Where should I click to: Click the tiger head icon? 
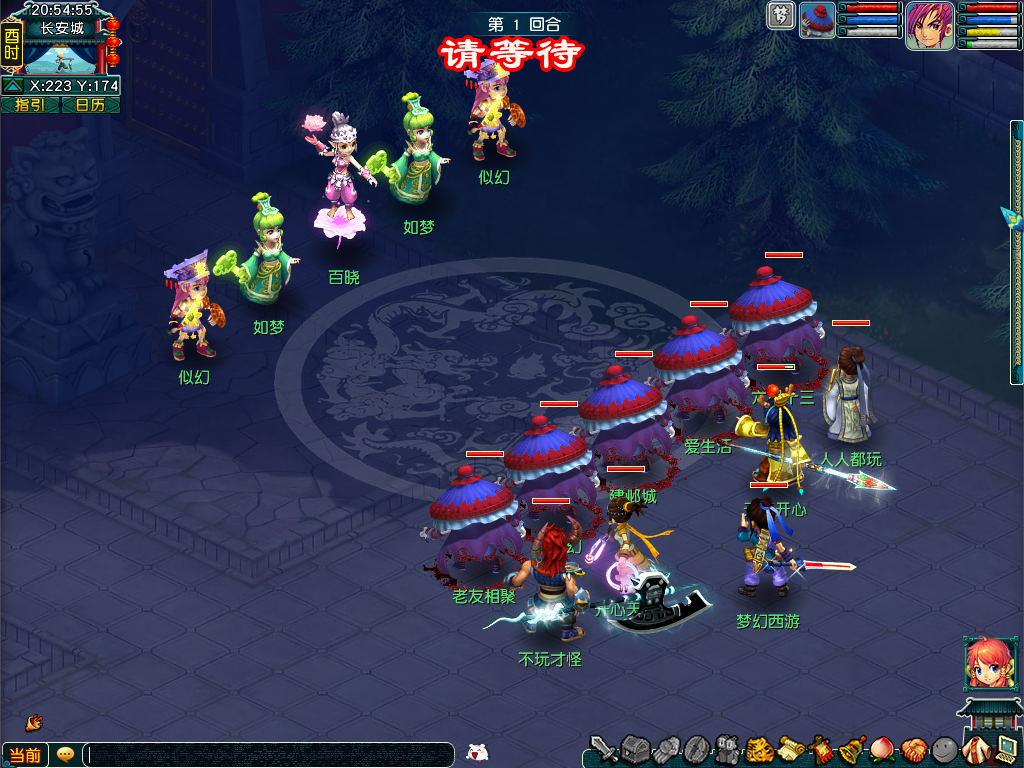click(759, 748)
